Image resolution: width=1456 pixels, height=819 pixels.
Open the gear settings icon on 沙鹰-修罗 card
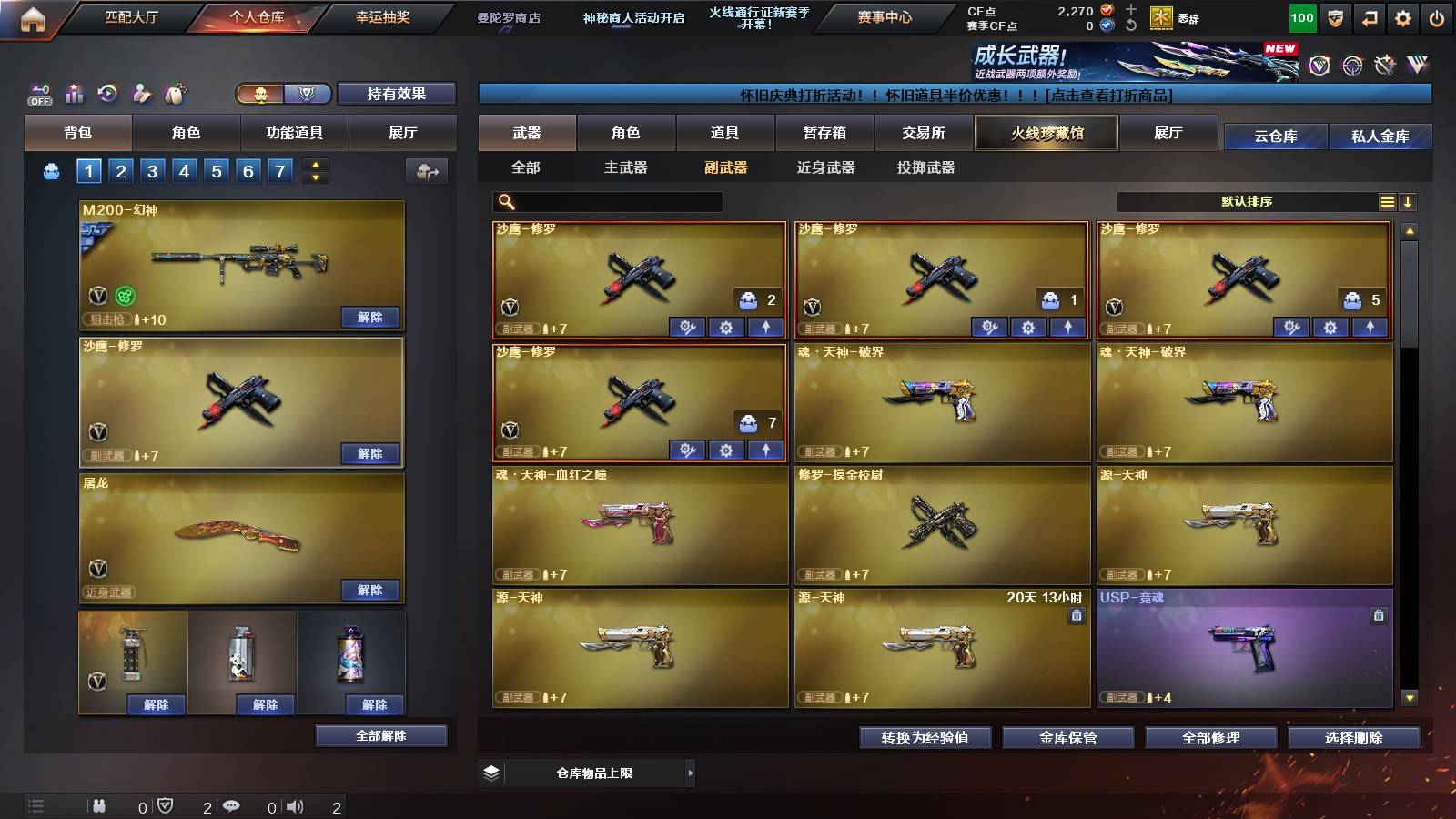[725, 327]
